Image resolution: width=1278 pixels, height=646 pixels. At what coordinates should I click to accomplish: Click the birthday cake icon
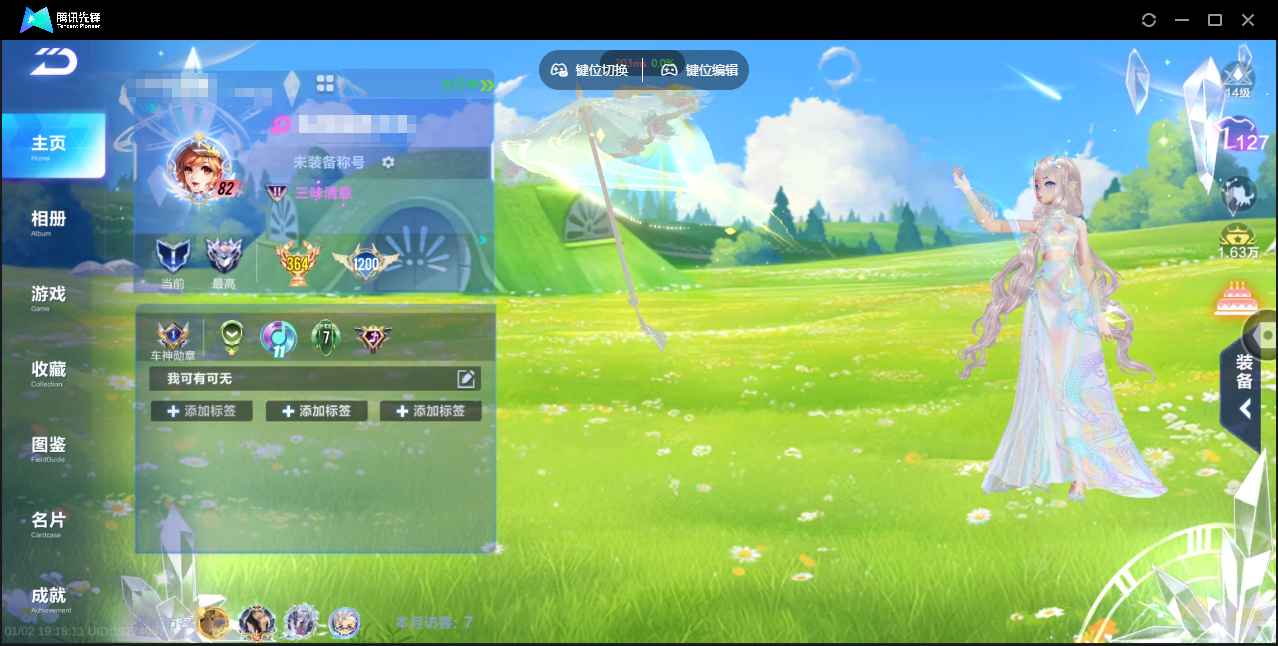[1238, 299]
